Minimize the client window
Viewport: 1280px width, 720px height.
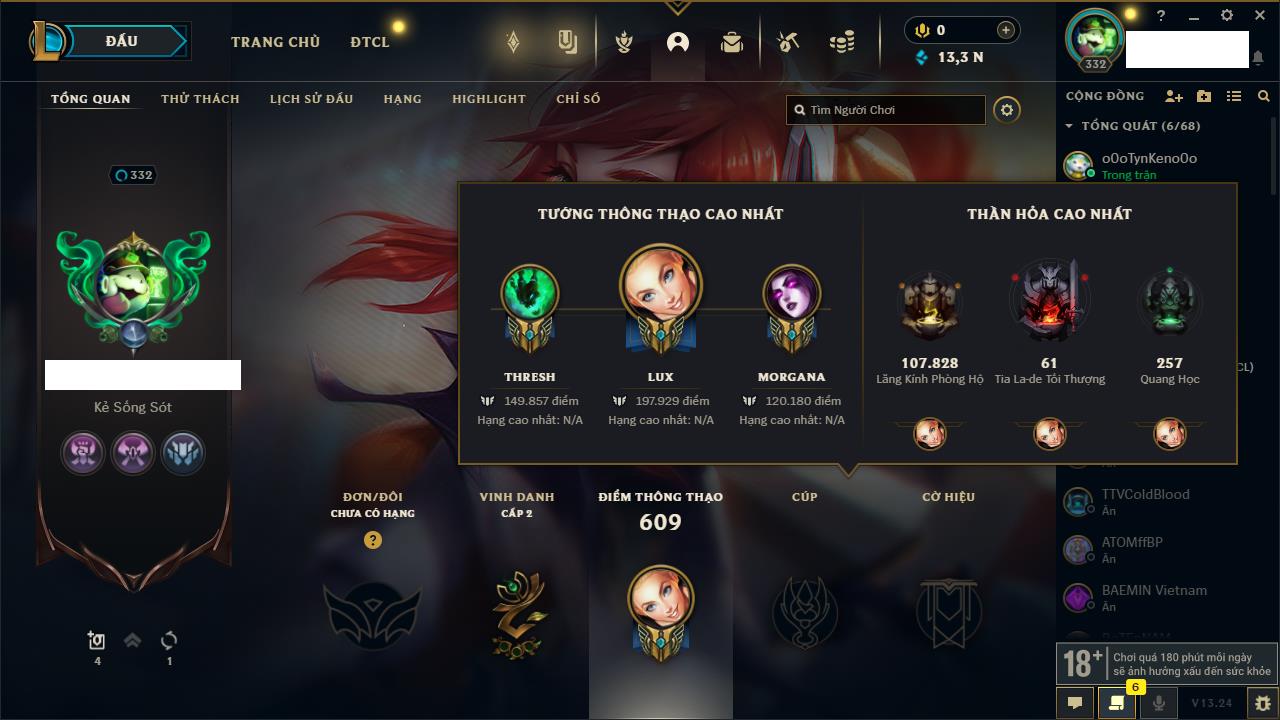coord(1193,16)
